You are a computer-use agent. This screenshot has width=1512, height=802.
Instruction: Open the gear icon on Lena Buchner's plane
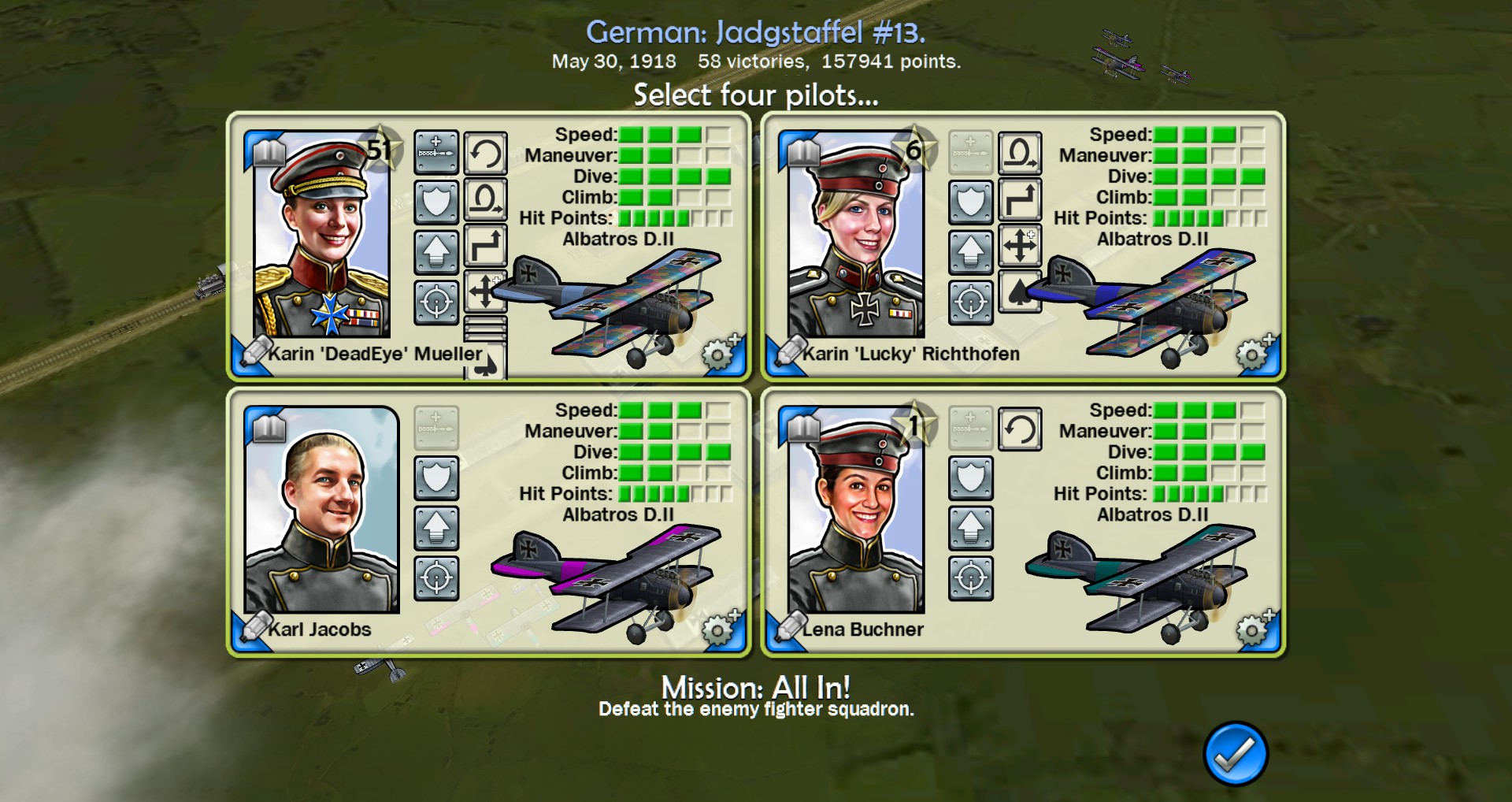point(1254,629)
